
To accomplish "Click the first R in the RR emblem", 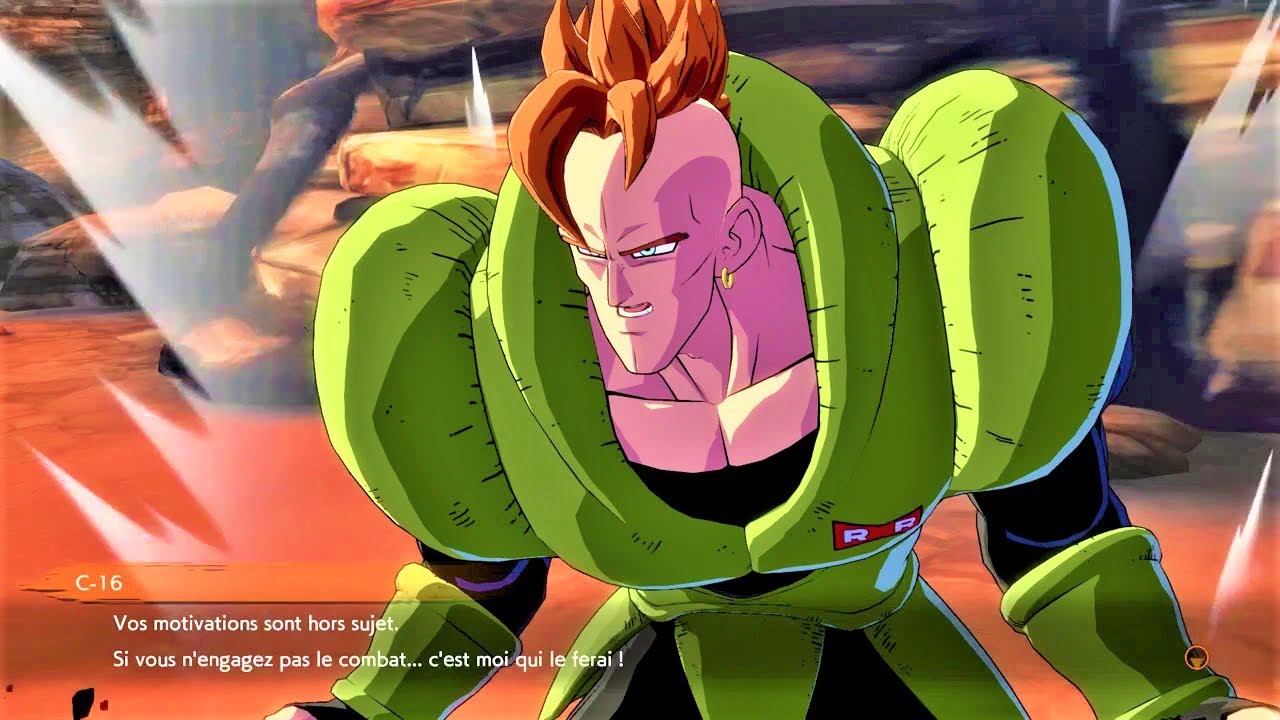I will click(855, 535).
